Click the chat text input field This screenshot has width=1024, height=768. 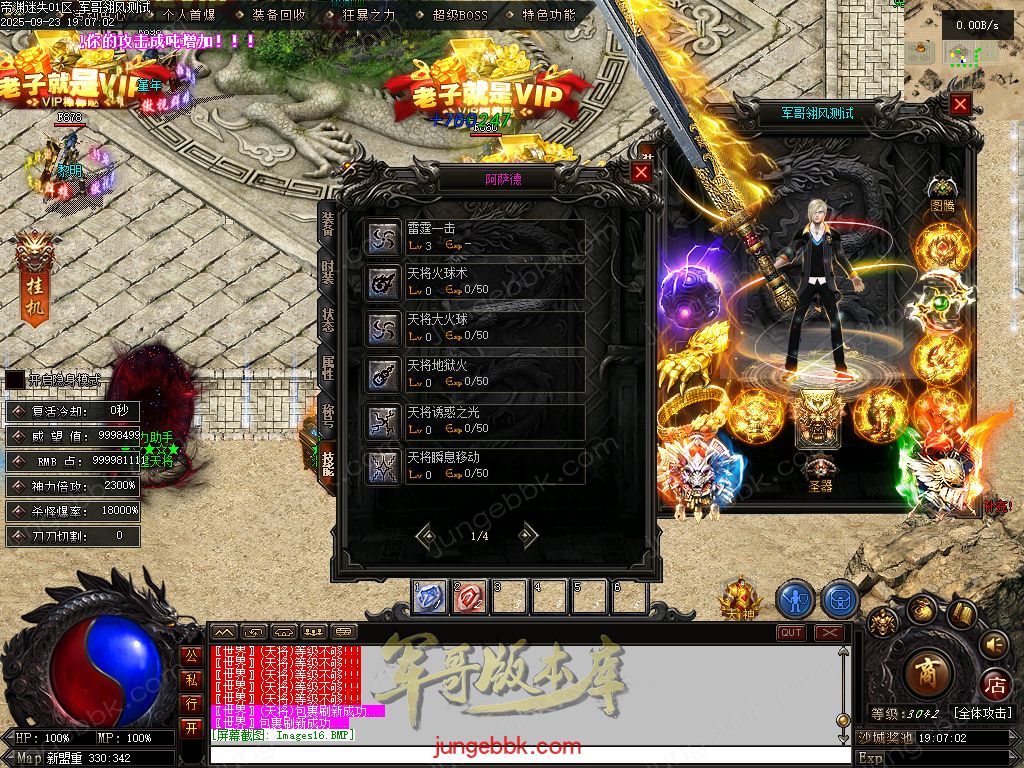tap(520, 754)
